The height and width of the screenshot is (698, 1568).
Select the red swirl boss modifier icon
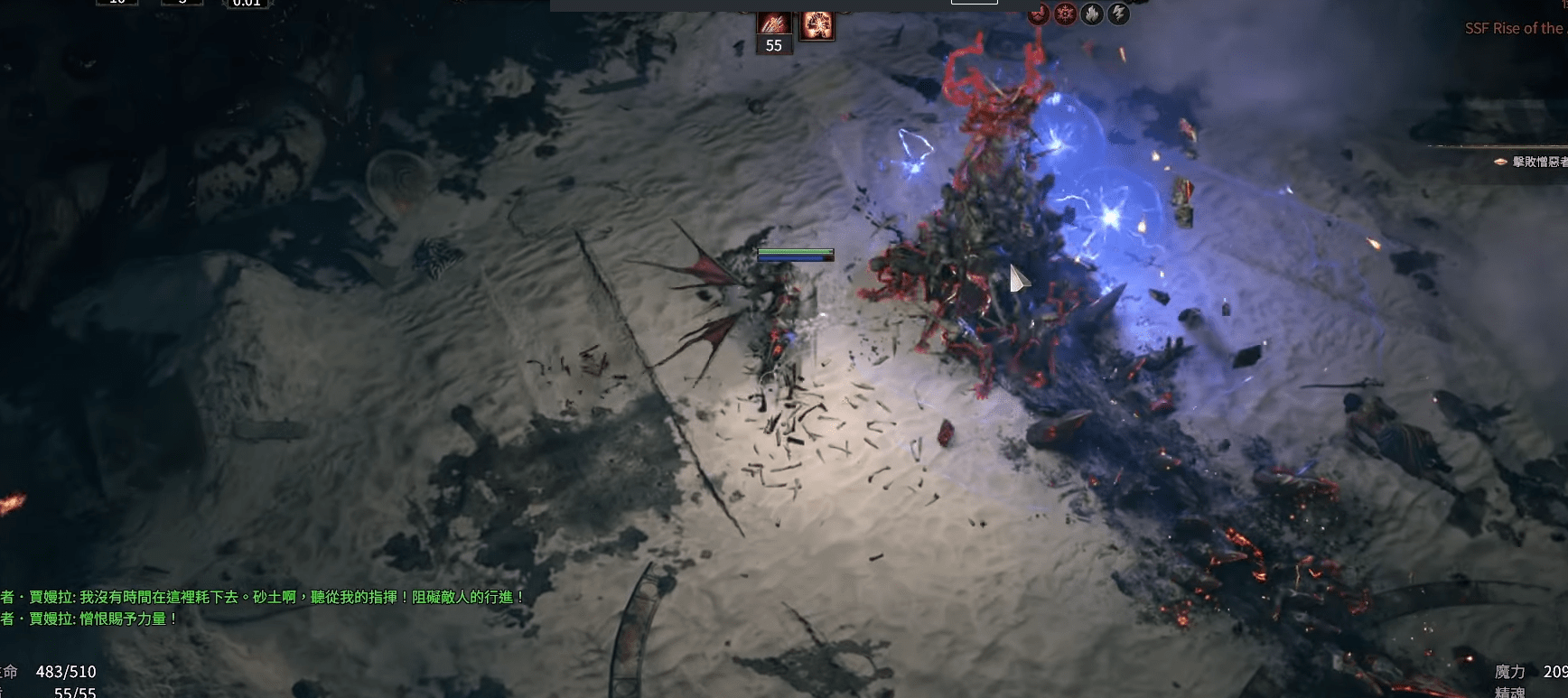tap(1039, 14)
